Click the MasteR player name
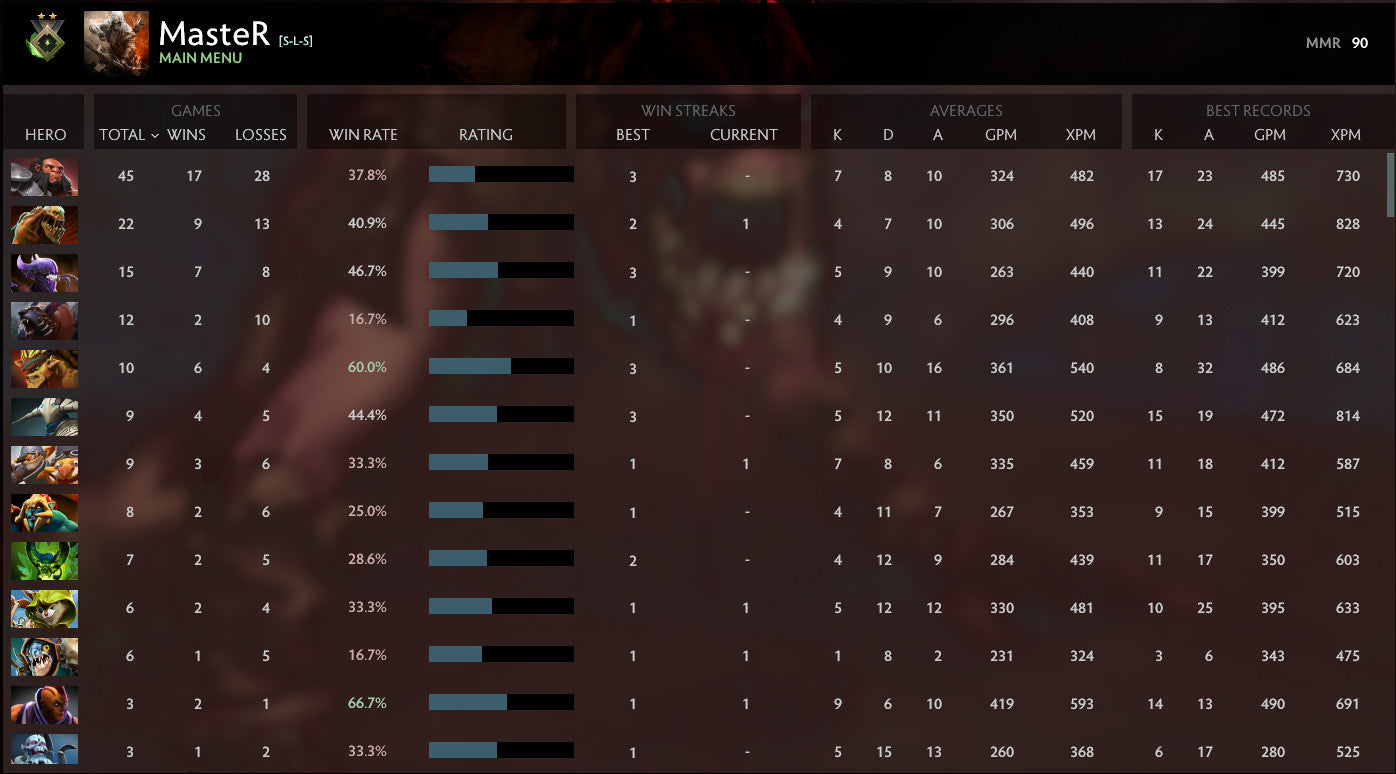The image size is (1396, 774). pos(212,33)
